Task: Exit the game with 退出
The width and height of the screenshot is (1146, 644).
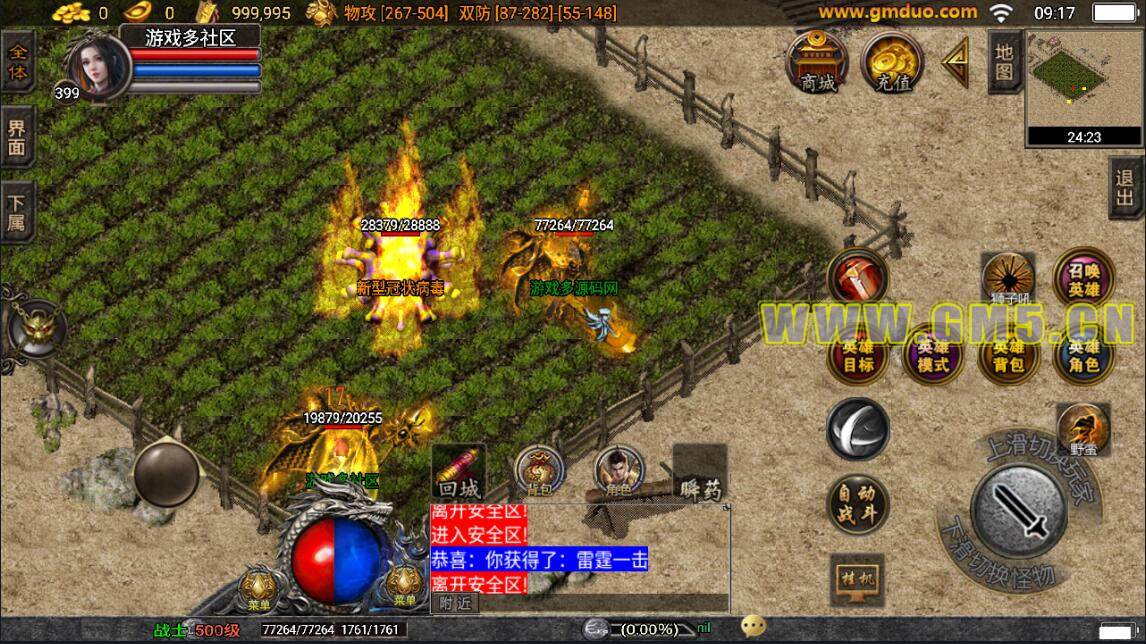Action: coord(1126,186)
